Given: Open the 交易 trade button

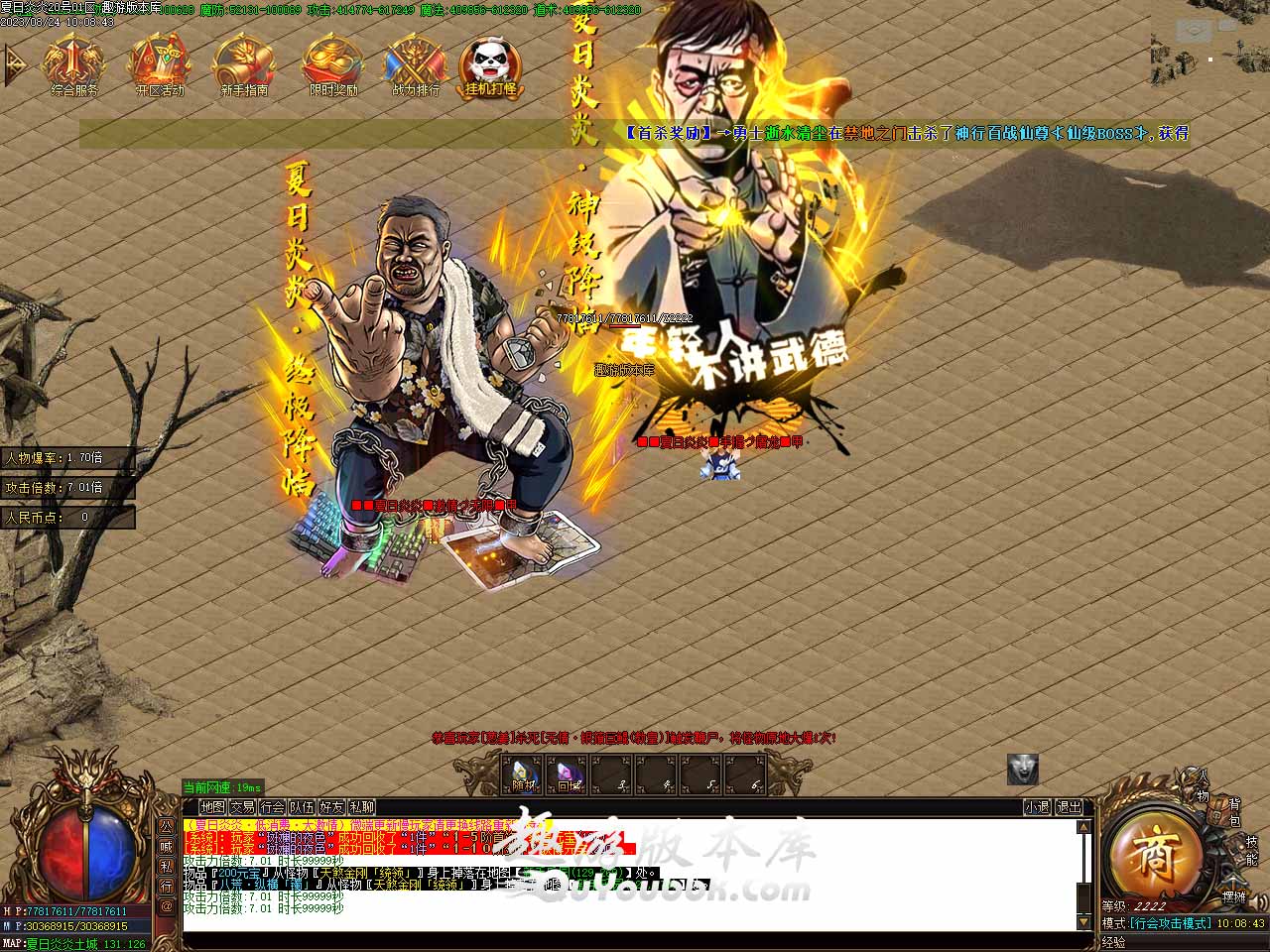Looking at the screenshot, I should [x=242, y=807].
